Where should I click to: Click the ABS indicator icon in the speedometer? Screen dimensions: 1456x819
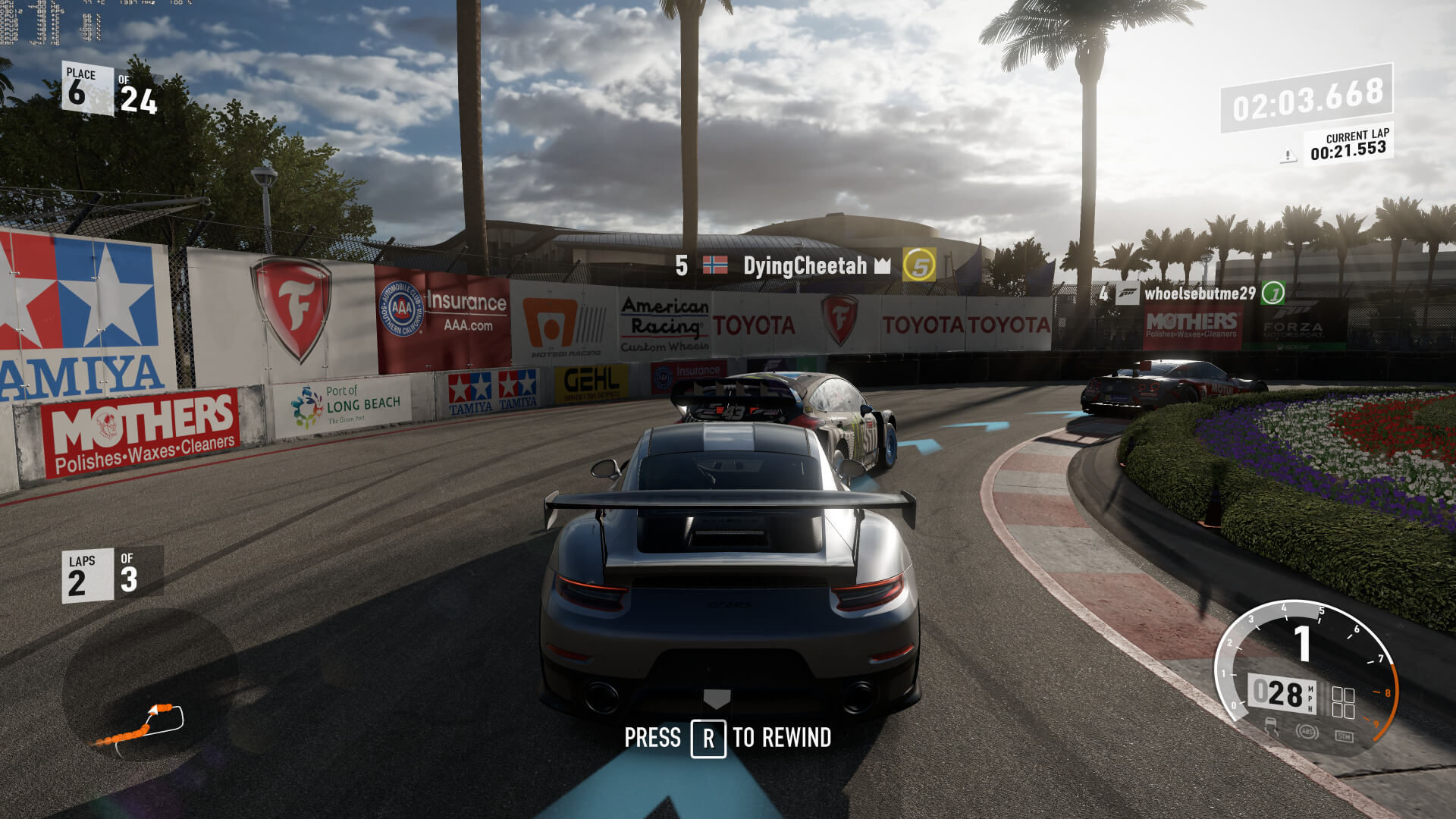tap(1306, 733)
